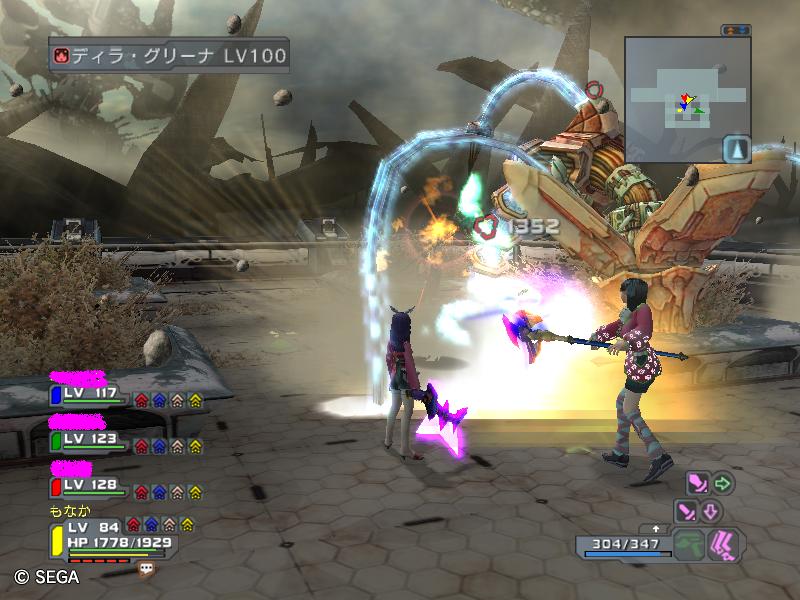Click the small white up-arrow palette tab
Viewport: 800px width, 600px height.
coord(656,527)
